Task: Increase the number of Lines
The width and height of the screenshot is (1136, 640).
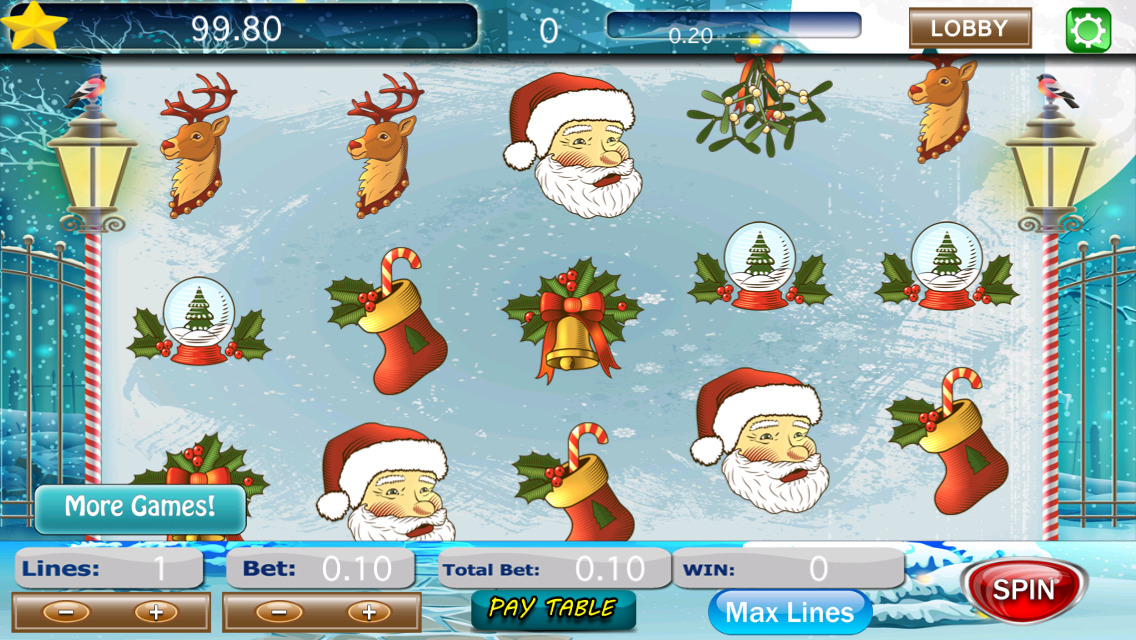Action: pos(156,612)
